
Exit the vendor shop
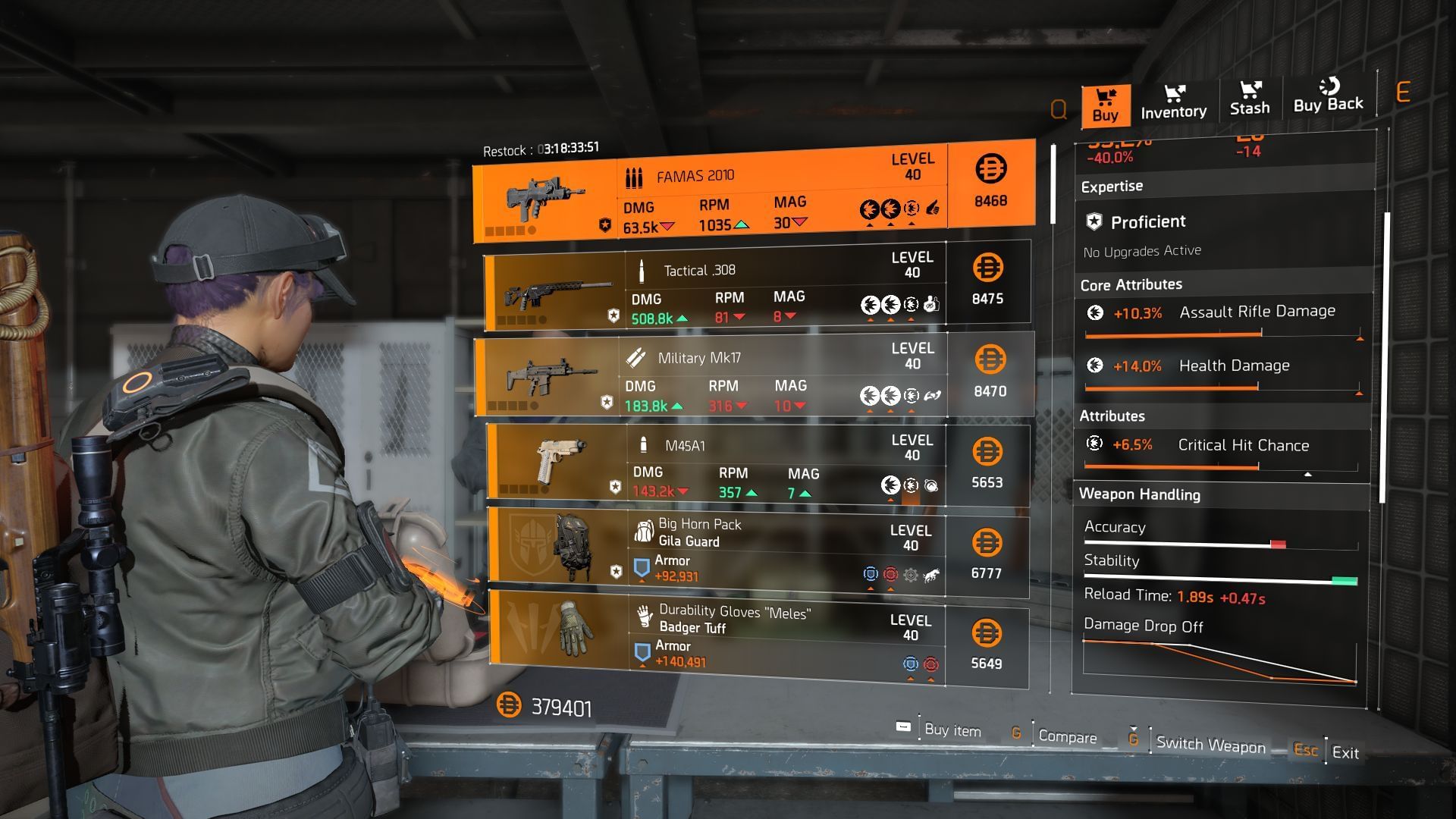[1345, 752]
